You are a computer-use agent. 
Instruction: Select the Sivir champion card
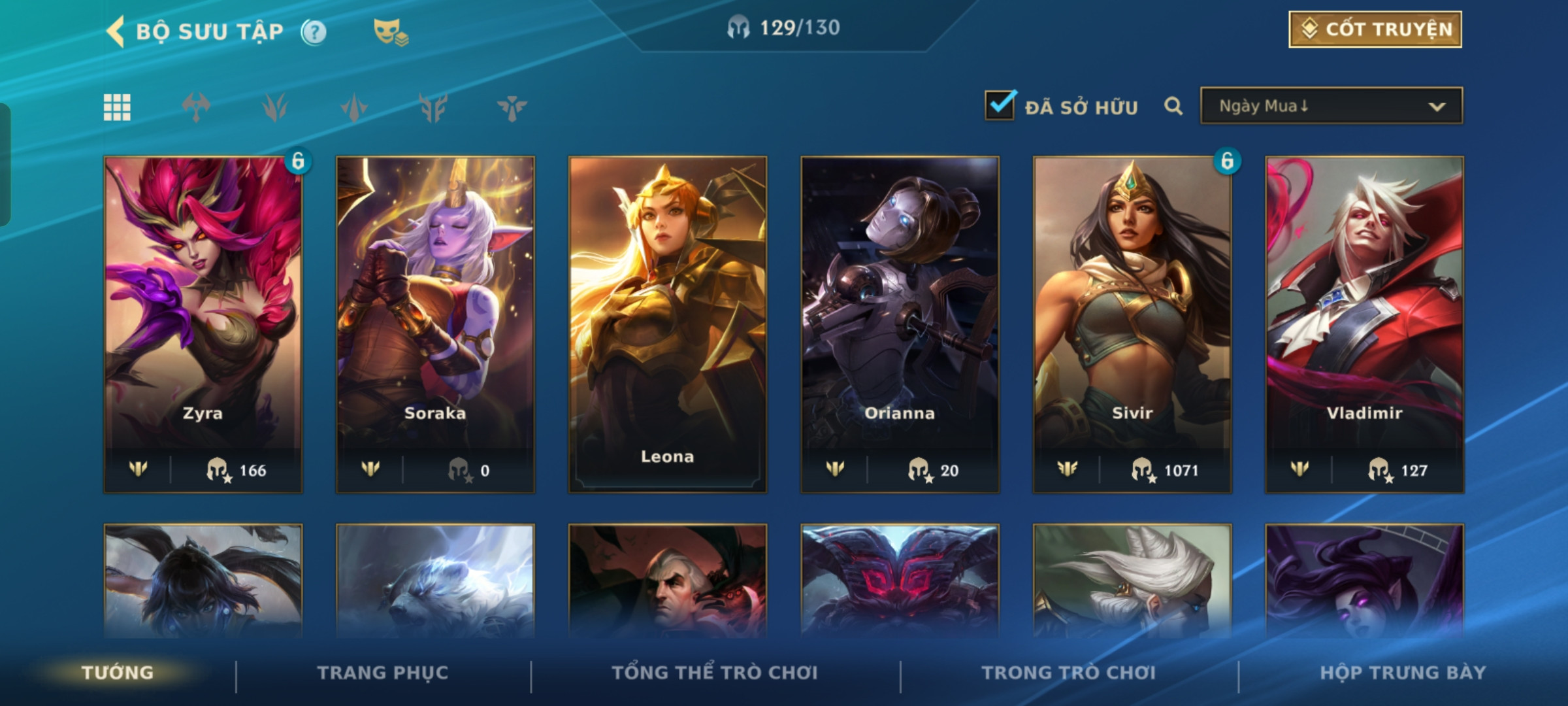1132,324
